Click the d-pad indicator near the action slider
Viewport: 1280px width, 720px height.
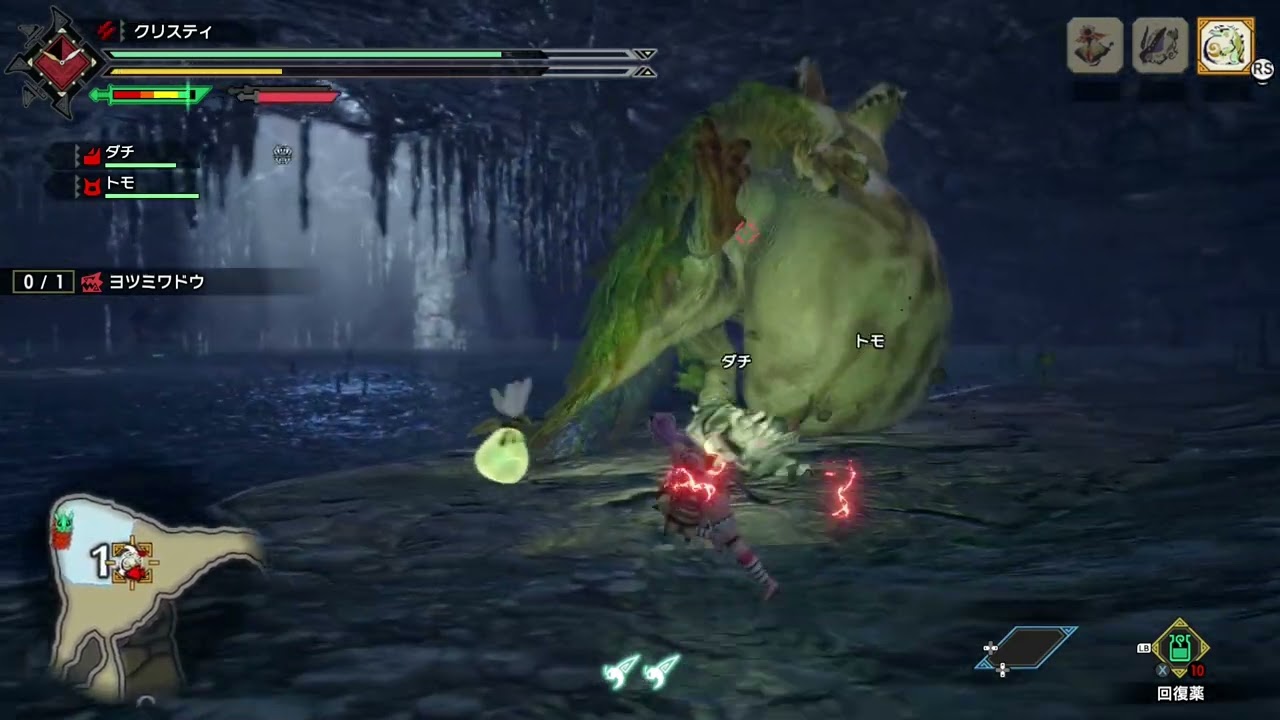point(990,648)
